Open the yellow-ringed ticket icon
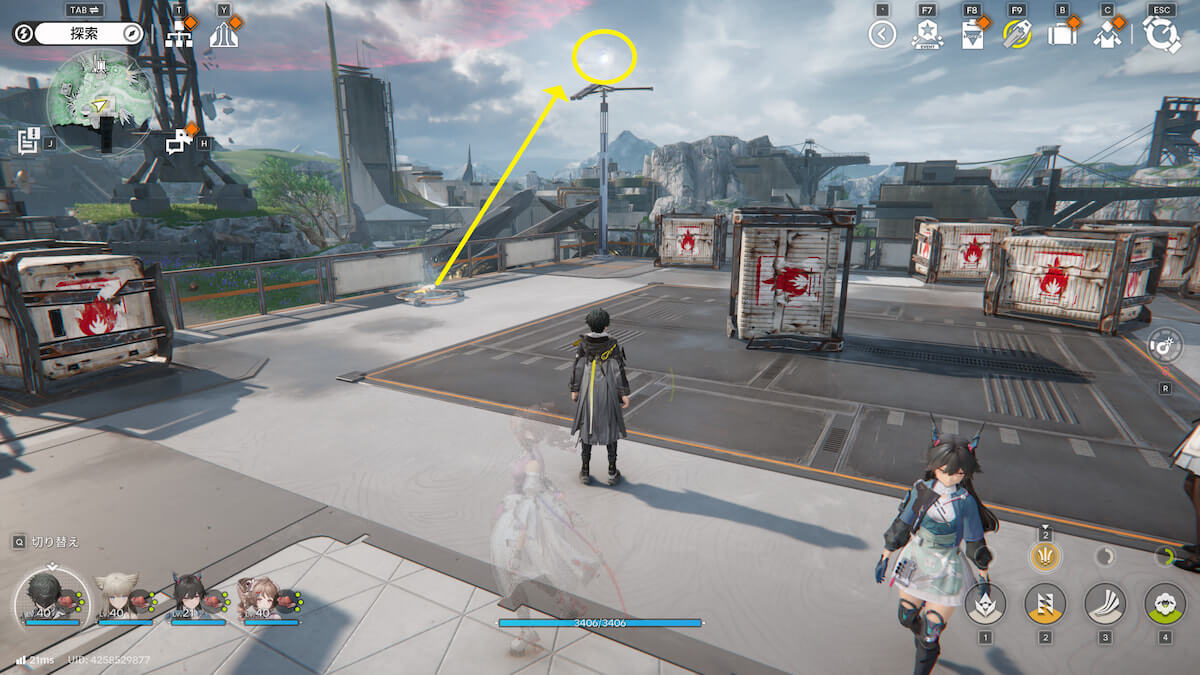 pos(1017,35)
